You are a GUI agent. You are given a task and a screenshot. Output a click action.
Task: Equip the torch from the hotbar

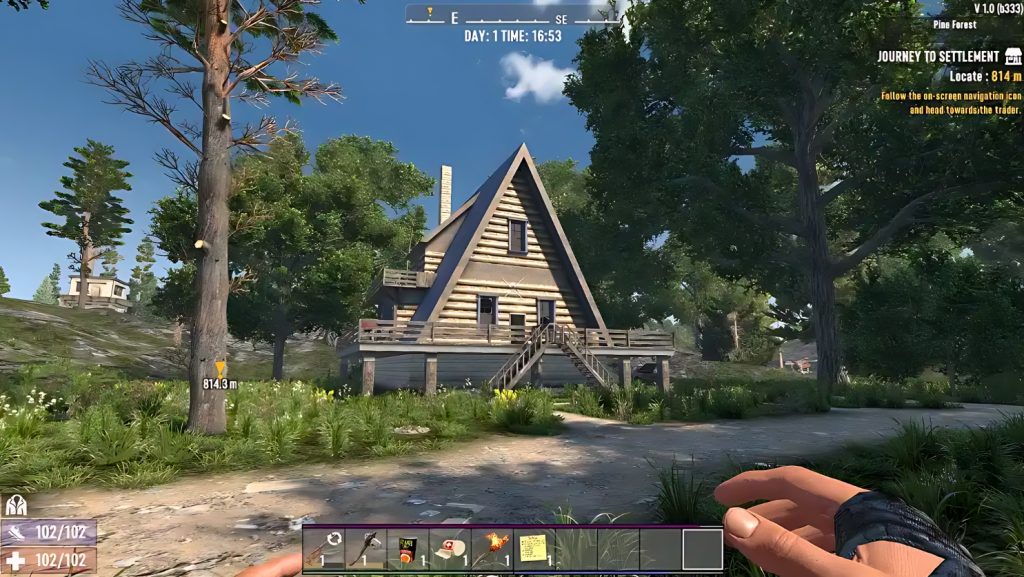492,549
